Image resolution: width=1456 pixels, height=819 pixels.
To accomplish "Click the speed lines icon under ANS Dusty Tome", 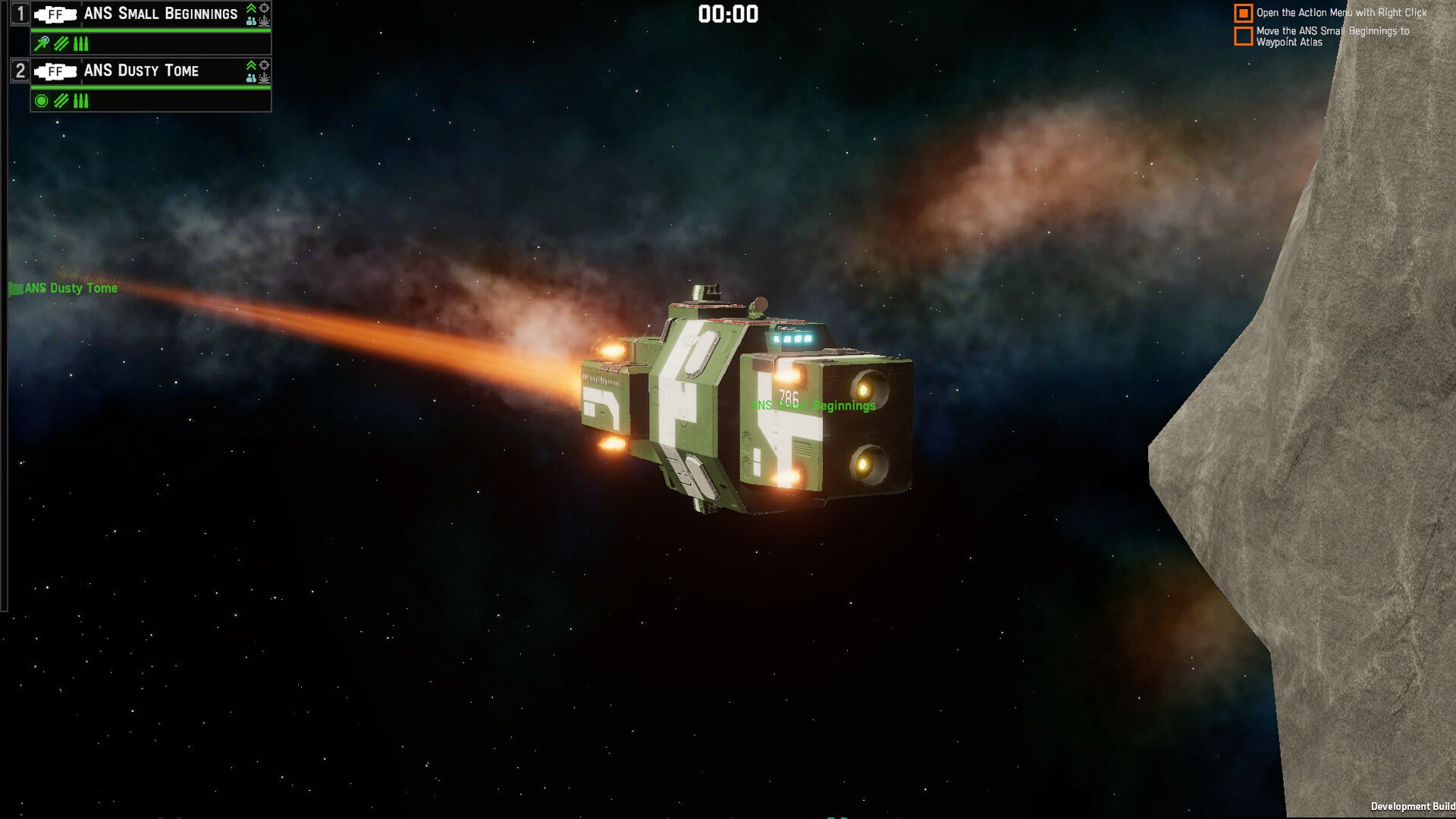I will [x=61, y=102].
